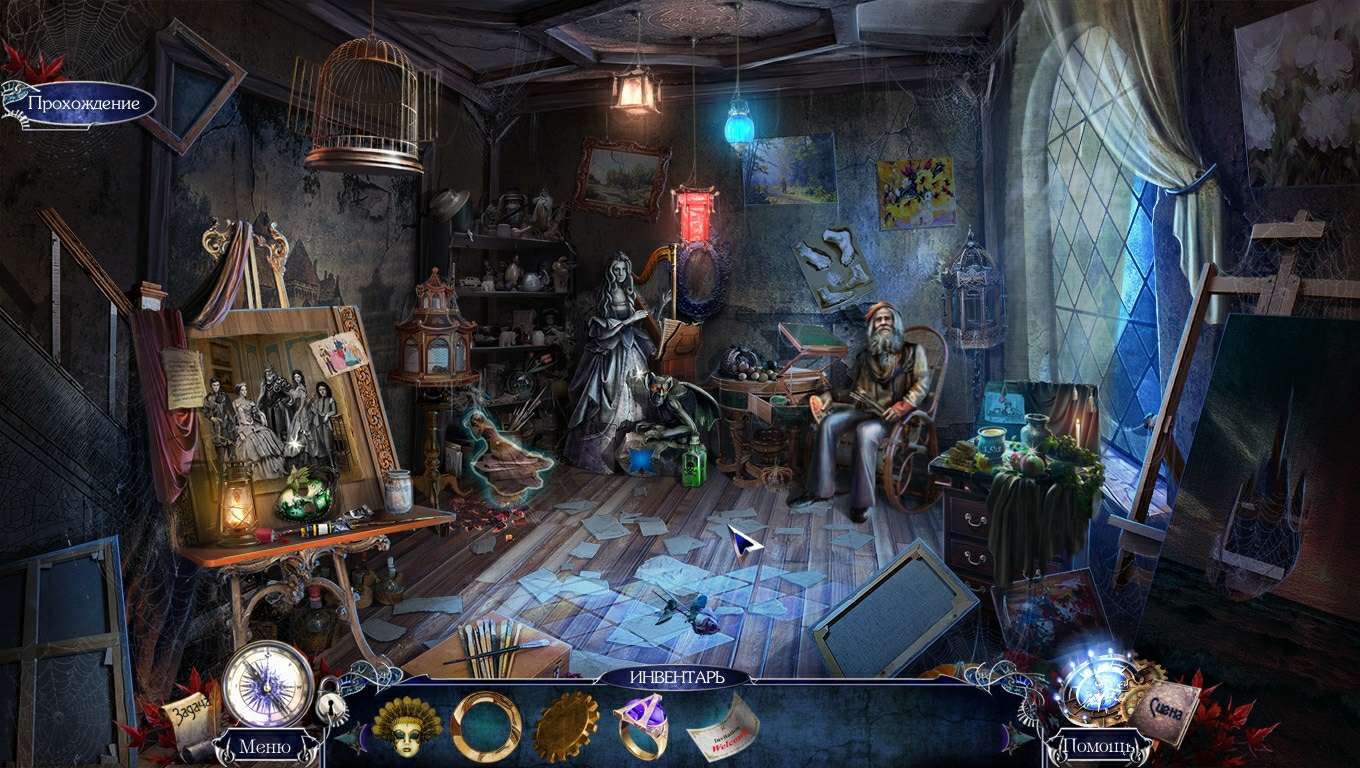Activate the glowing hint clock orb
The image size is (1360, 768).
pos(1098,687)
